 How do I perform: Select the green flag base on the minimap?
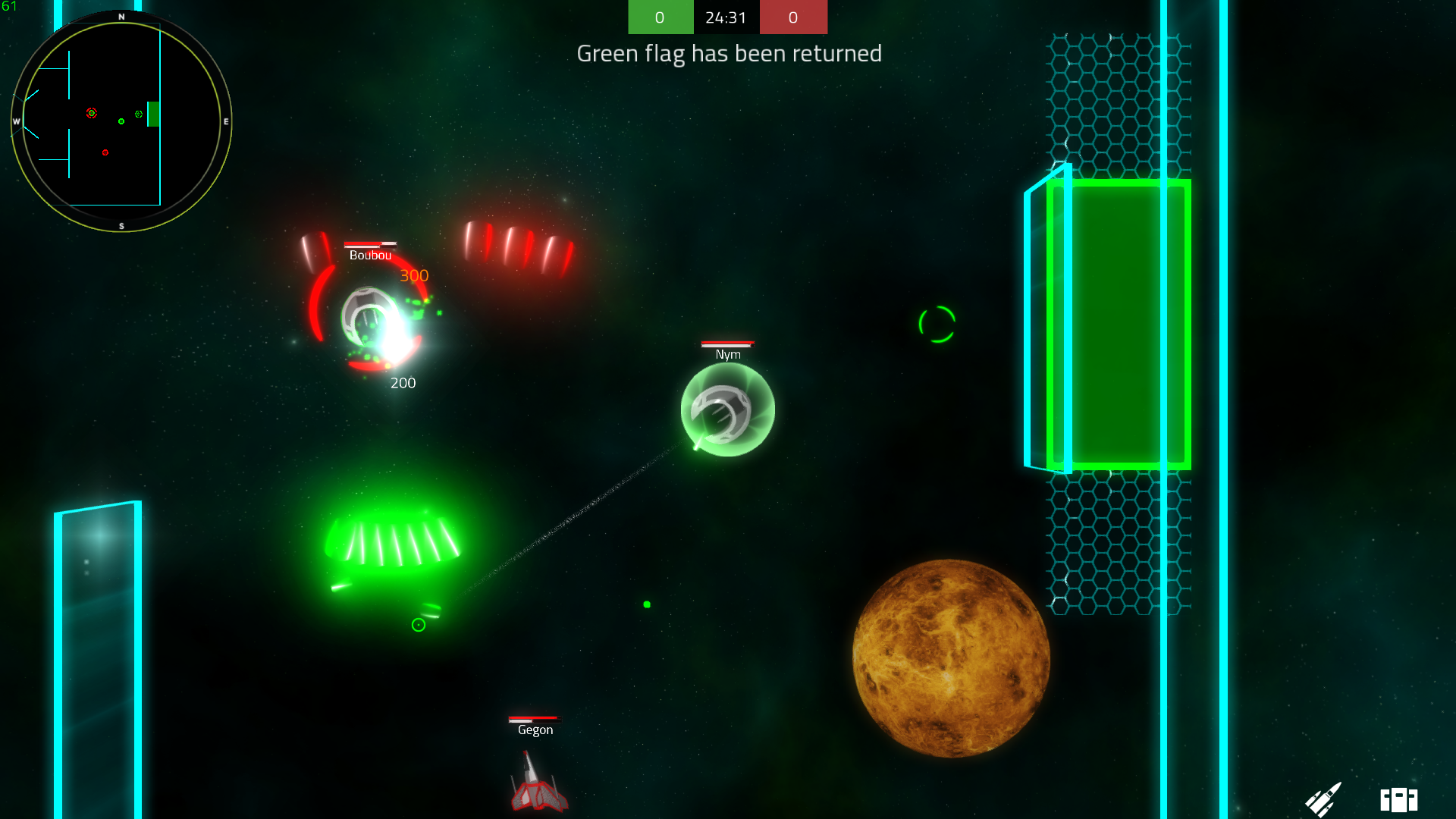pos(154,115)
